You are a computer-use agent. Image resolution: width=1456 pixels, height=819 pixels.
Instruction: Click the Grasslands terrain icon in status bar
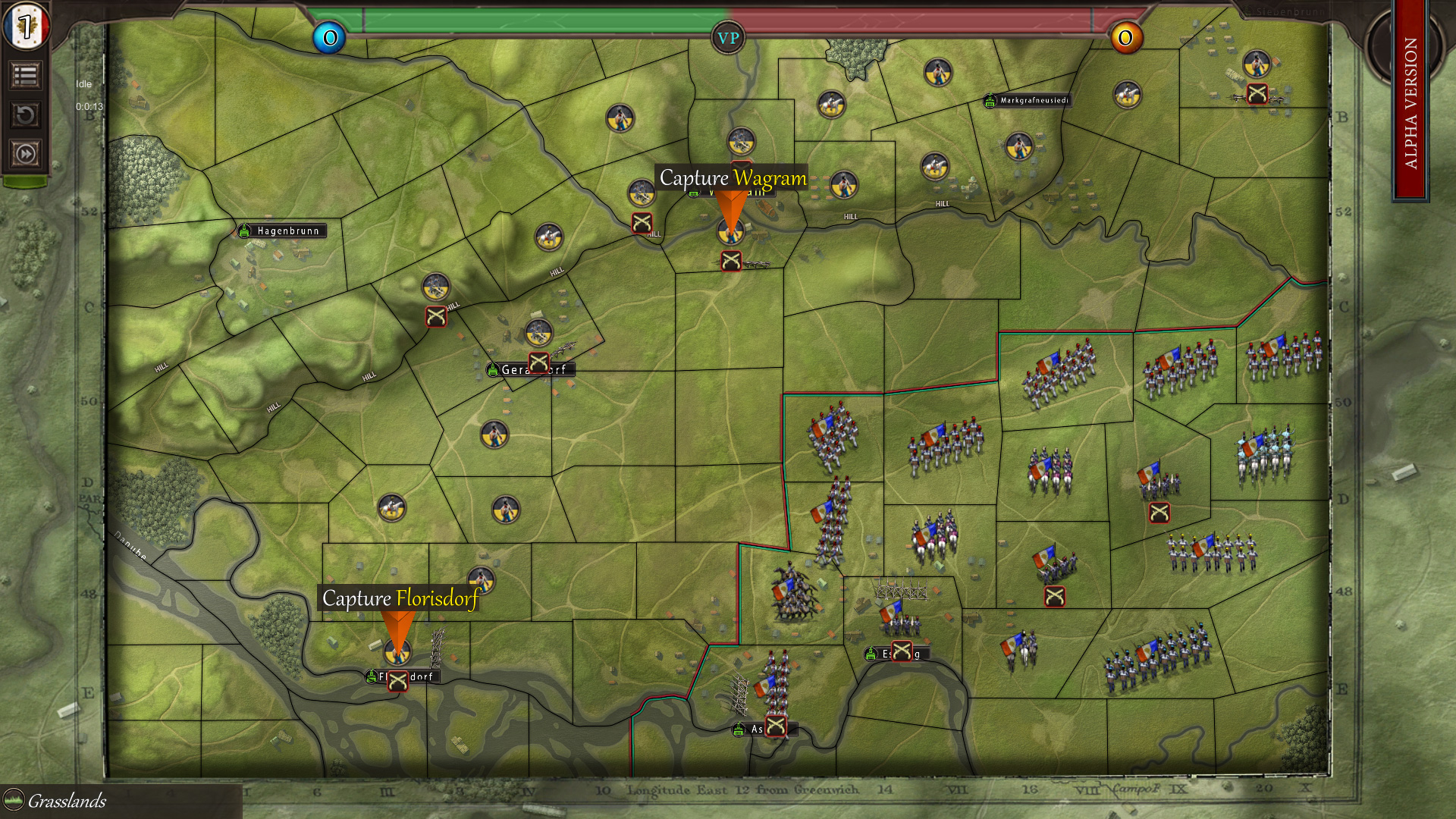(13, 801)
